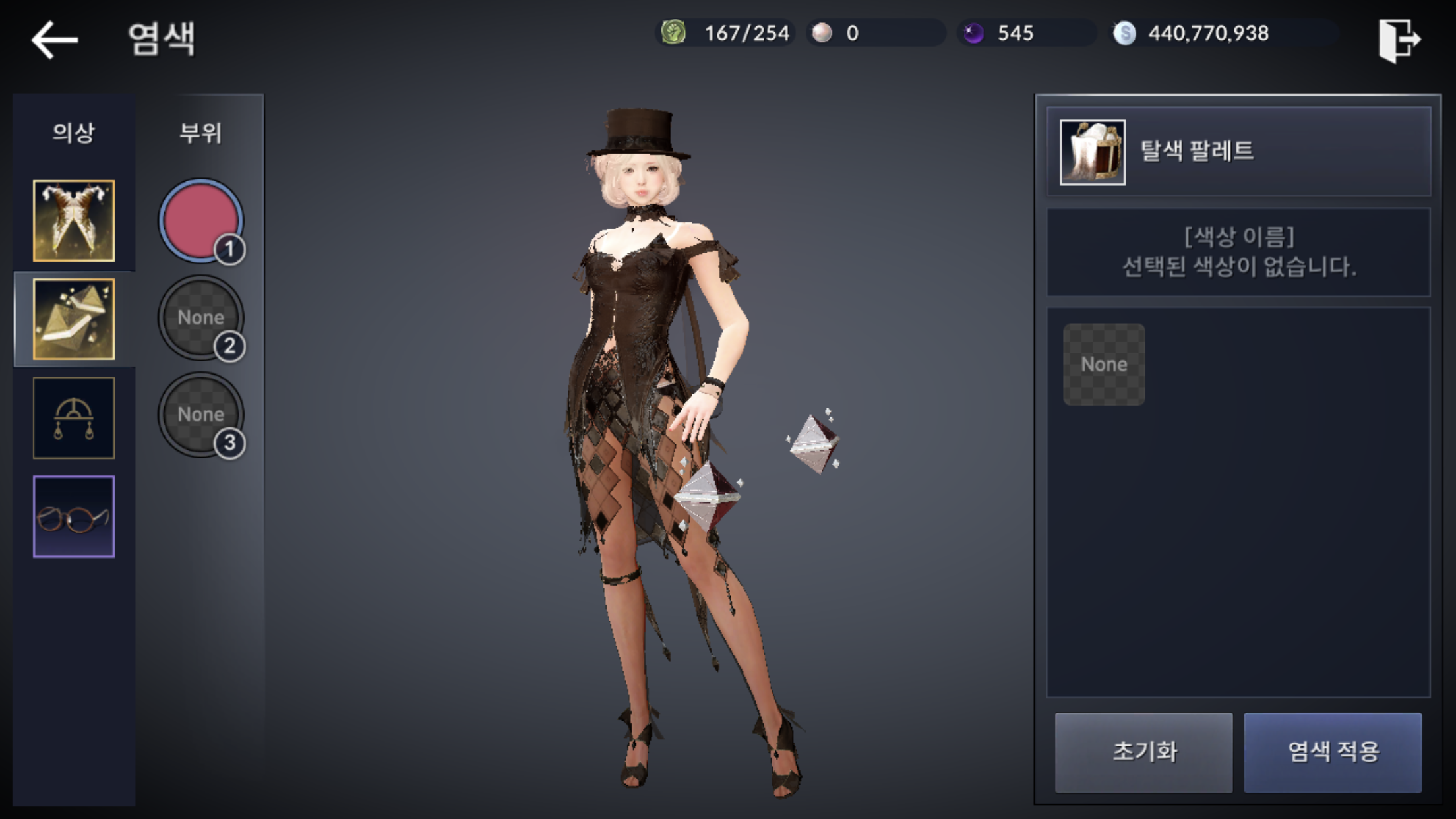Choose the floating crystal accessory slot

pos(74,319)
